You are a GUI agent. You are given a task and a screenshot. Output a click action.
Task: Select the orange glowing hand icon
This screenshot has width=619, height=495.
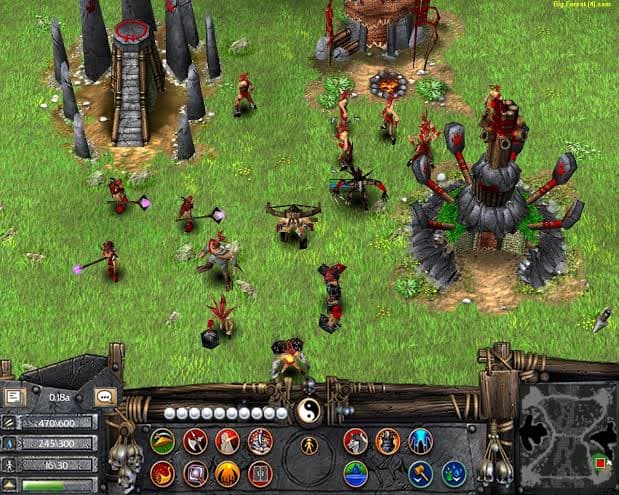coord(228,472)
